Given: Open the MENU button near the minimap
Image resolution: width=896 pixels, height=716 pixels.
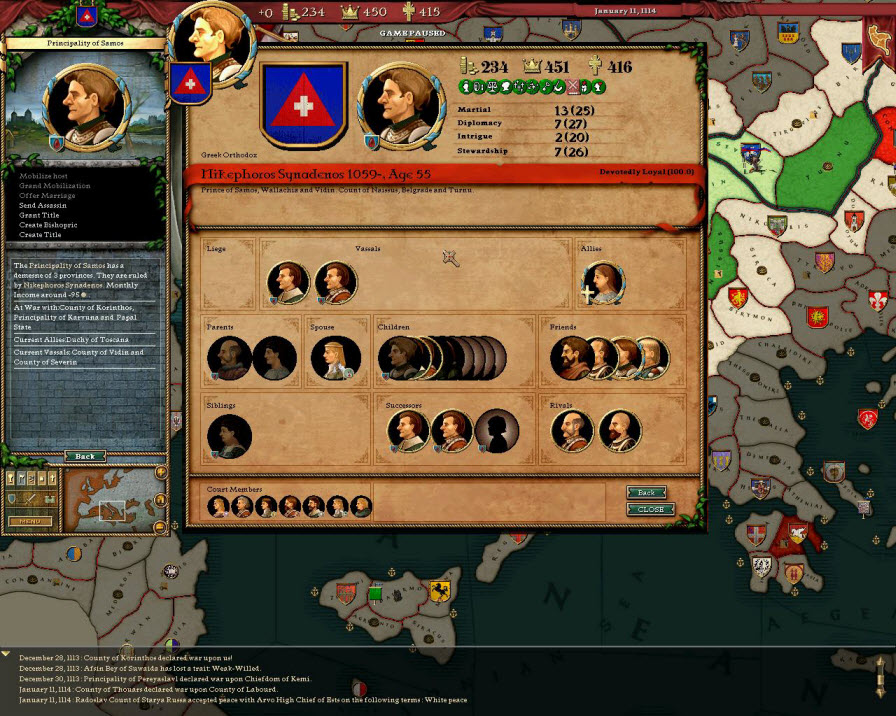Looking at the screenshot, I should pos(30,521).
